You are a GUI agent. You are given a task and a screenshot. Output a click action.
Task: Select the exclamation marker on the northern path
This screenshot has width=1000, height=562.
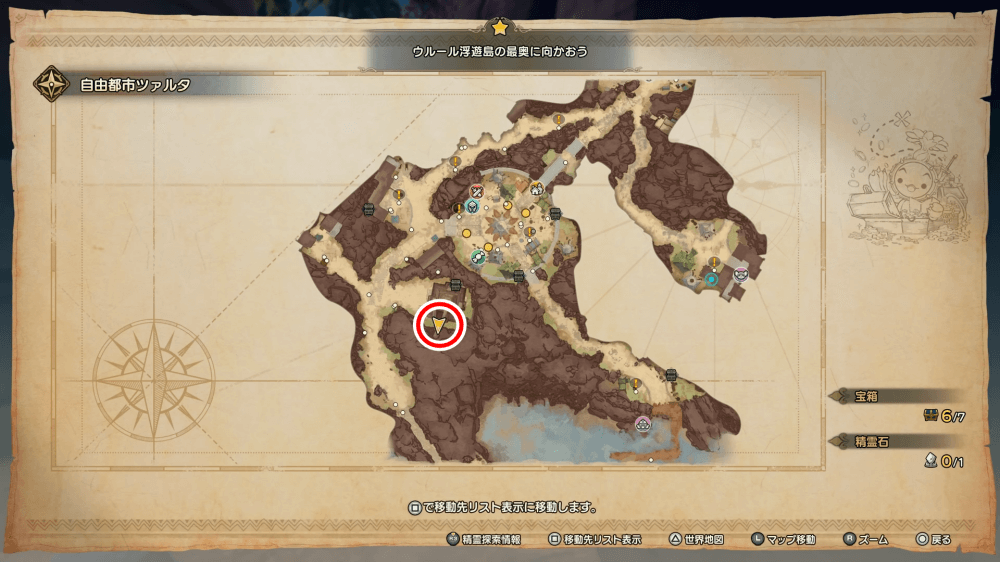[558, 119]
